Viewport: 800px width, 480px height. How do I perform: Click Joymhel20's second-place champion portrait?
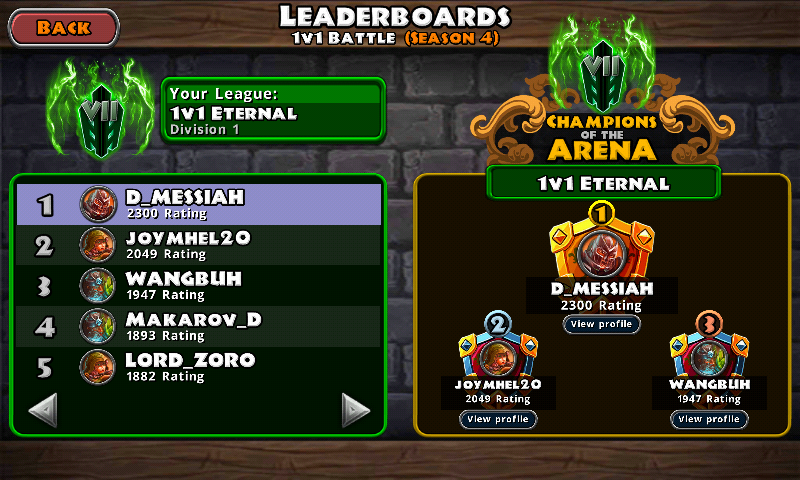click(498, 356)
